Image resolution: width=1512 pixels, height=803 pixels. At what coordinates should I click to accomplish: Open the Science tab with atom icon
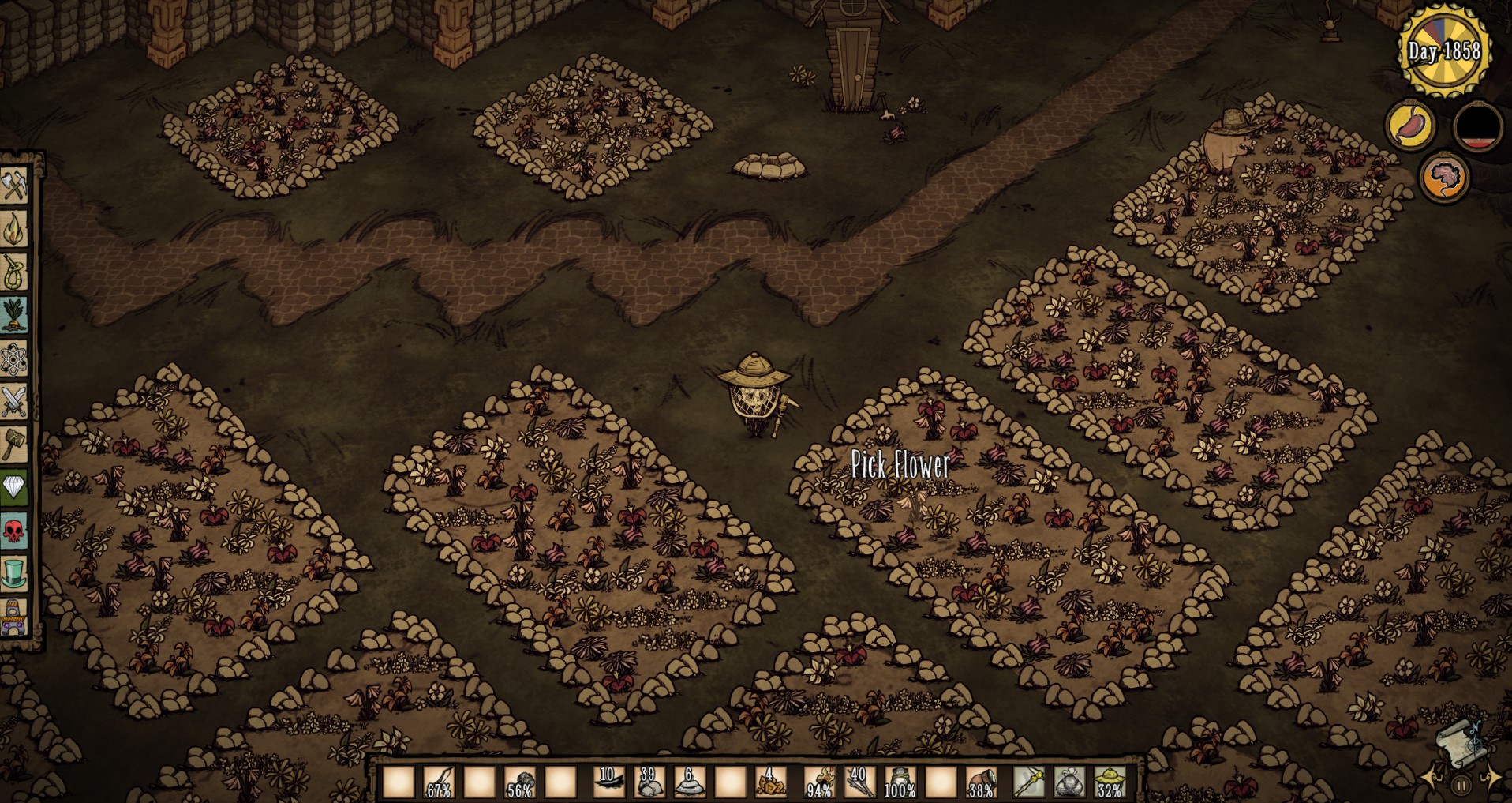[14, 359]
